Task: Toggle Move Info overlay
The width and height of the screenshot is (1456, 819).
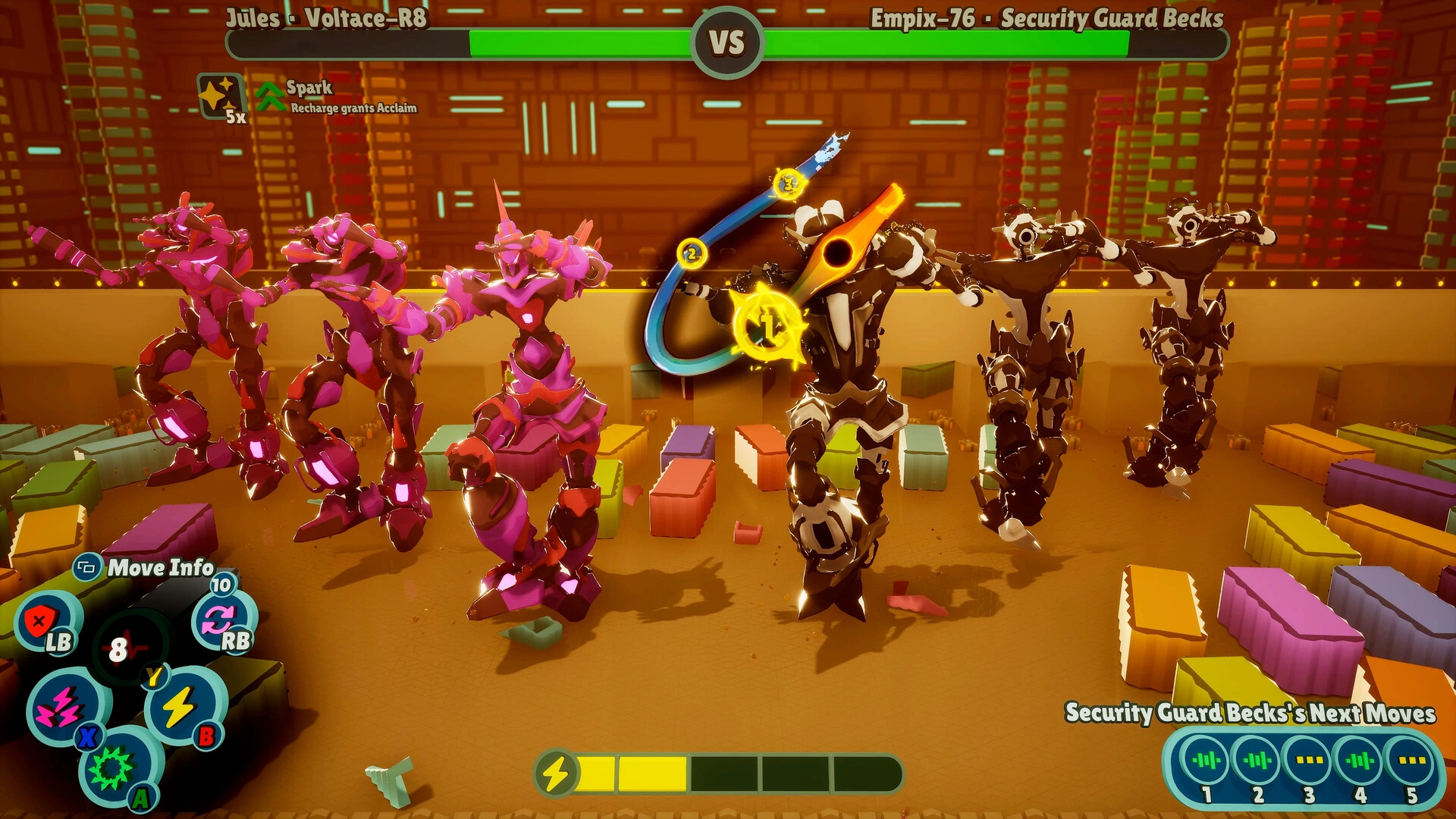Action: point(88,566)
